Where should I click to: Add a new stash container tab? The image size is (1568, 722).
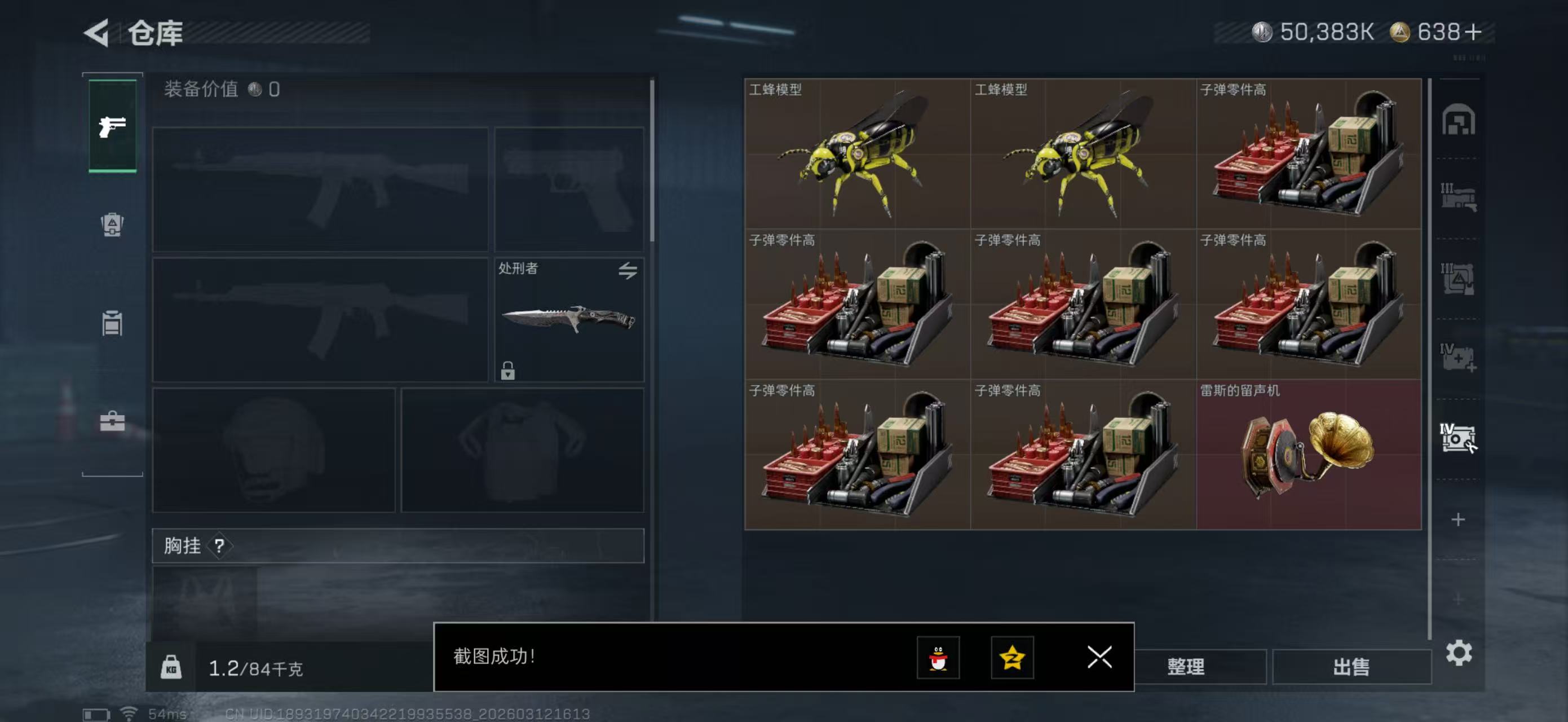coord(1458,520)
